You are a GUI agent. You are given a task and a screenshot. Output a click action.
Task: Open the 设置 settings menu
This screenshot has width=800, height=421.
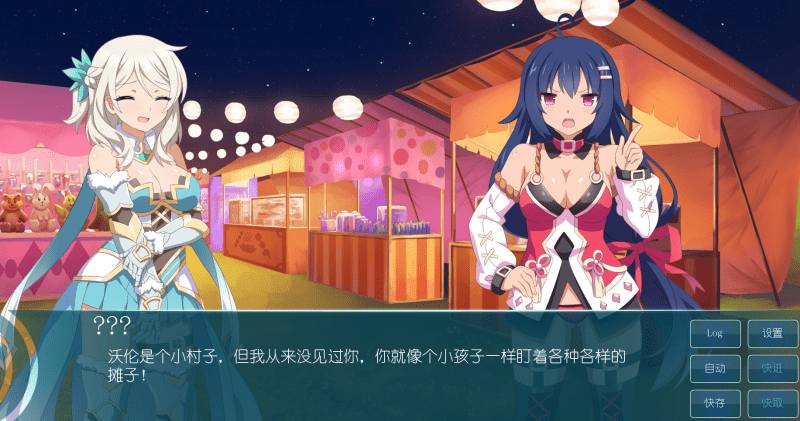pyautogui.click(x=772, y=333)
